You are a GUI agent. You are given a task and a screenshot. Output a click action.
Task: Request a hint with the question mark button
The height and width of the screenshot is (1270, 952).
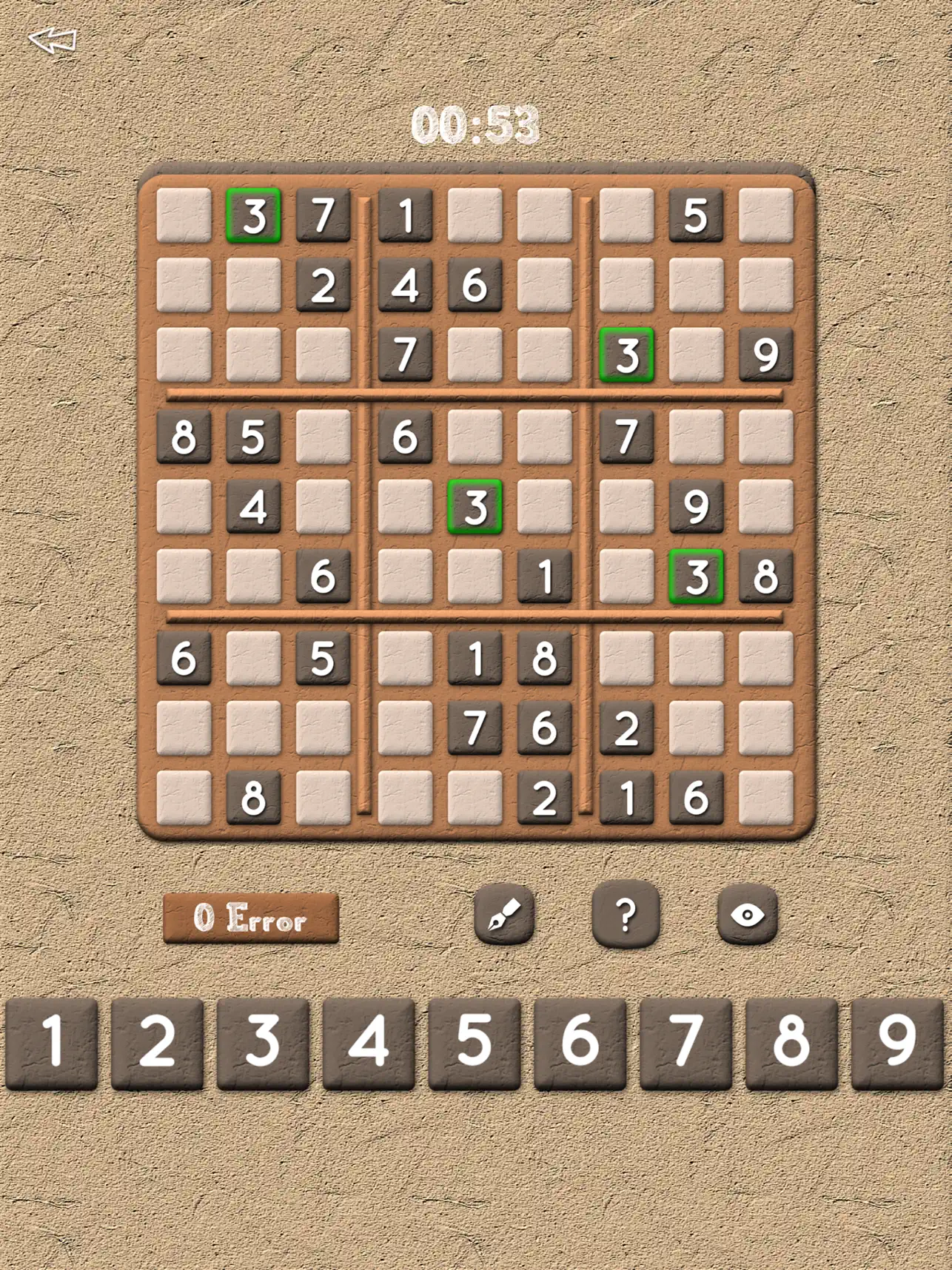(625, 915)
